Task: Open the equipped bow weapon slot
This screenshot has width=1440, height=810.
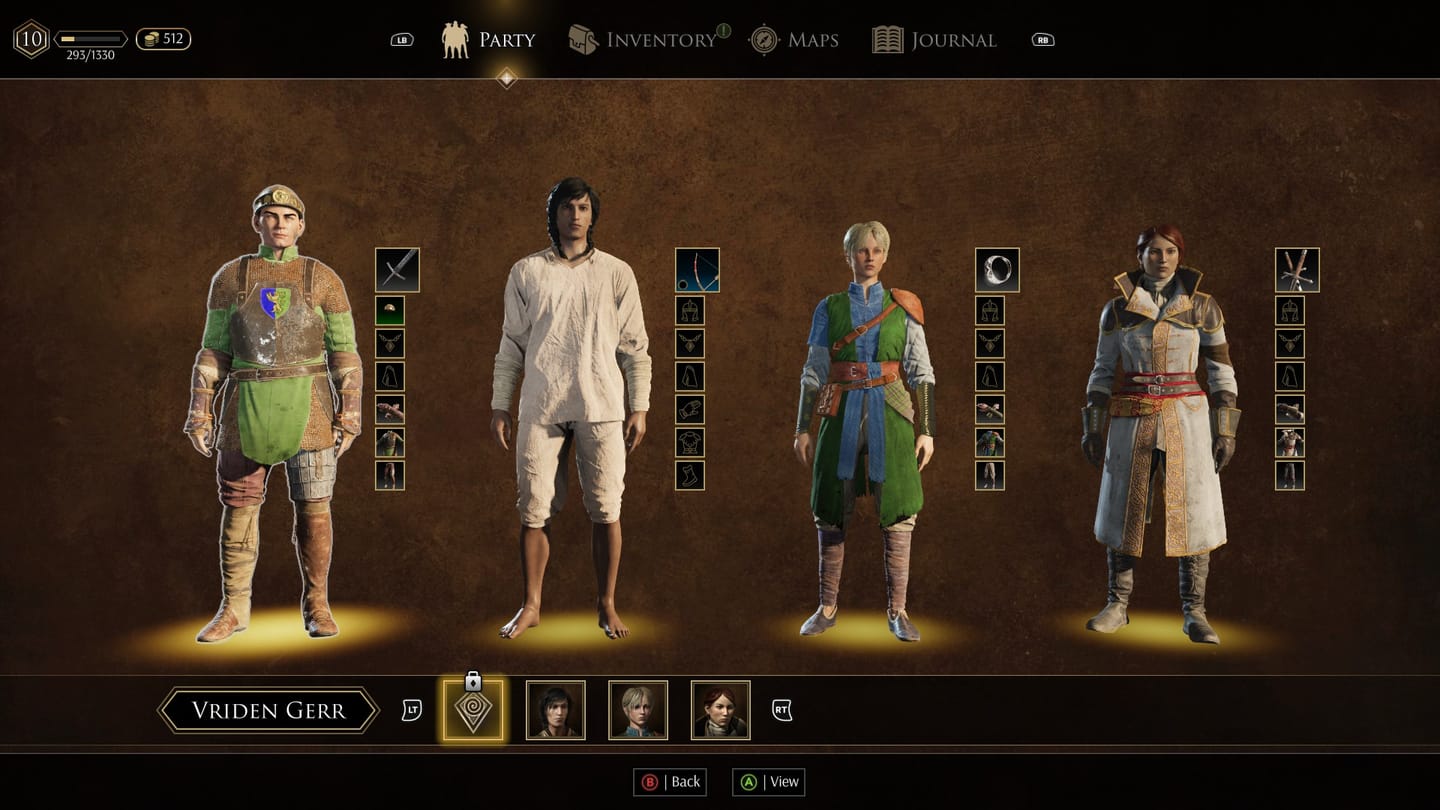Action: pyautogui.click(x=697, y=270)
